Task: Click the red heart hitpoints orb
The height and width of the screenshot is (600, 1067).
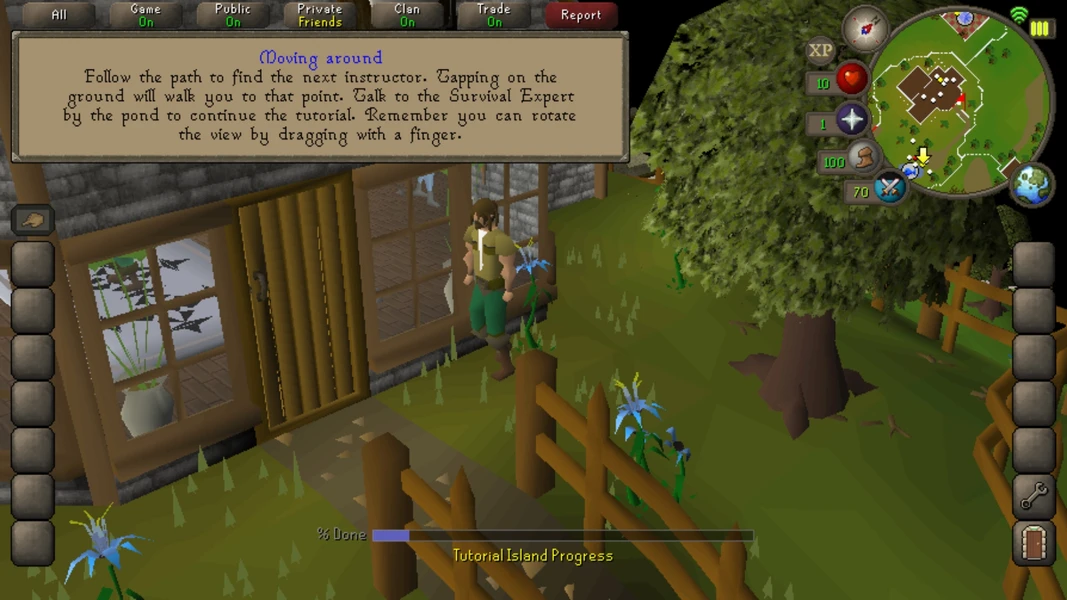Action: point(851,78)
